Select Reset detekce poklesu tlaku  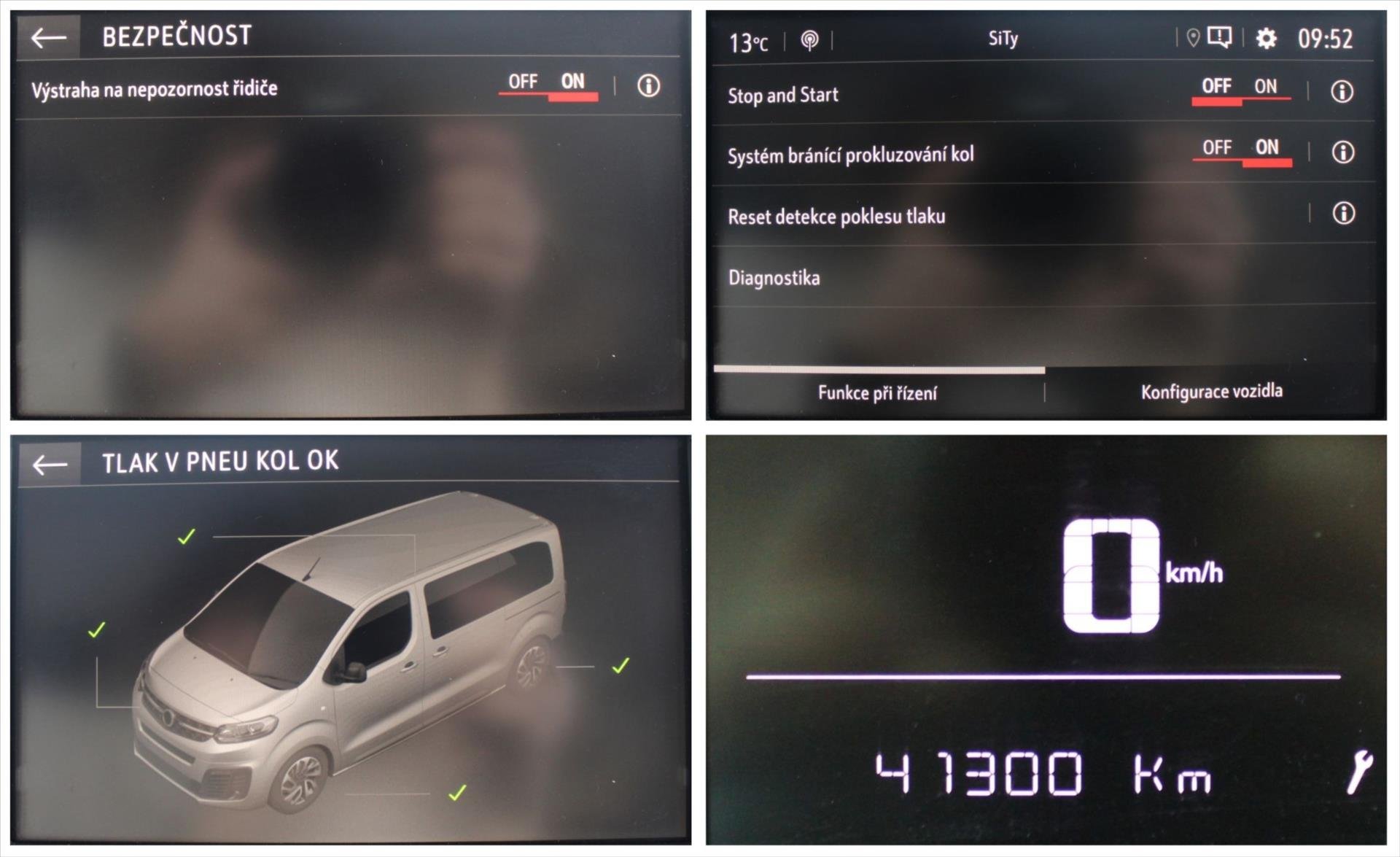(x=837, y=216)
